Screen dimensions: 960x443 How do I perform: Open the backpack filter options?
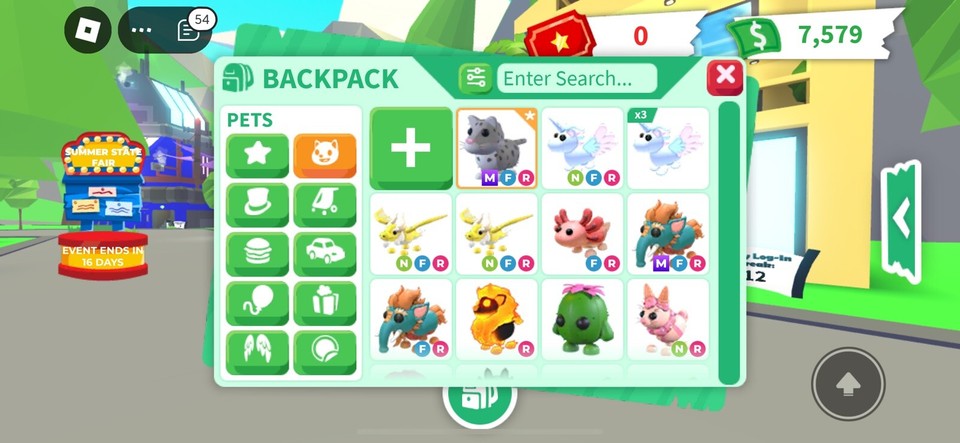click(475, 78)
